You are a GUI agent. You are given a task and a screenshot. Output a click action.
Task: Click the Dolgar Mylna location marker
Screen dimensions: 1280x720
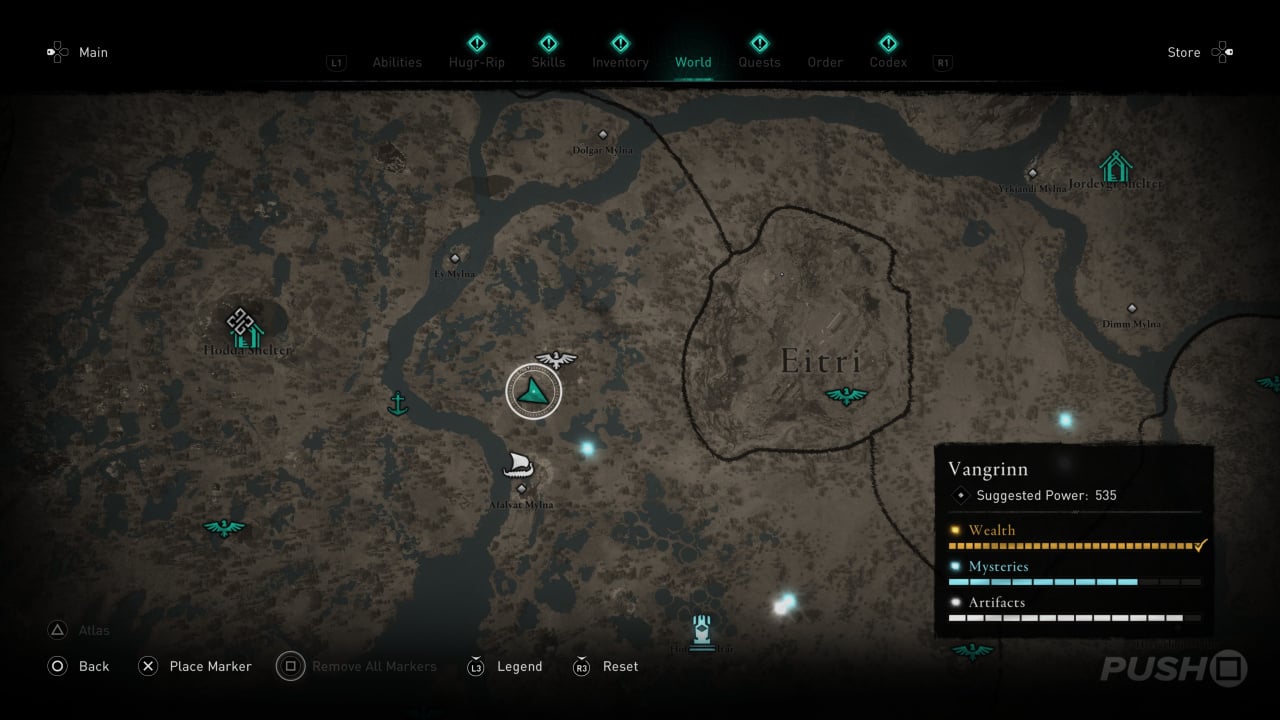tap(602, 135)
